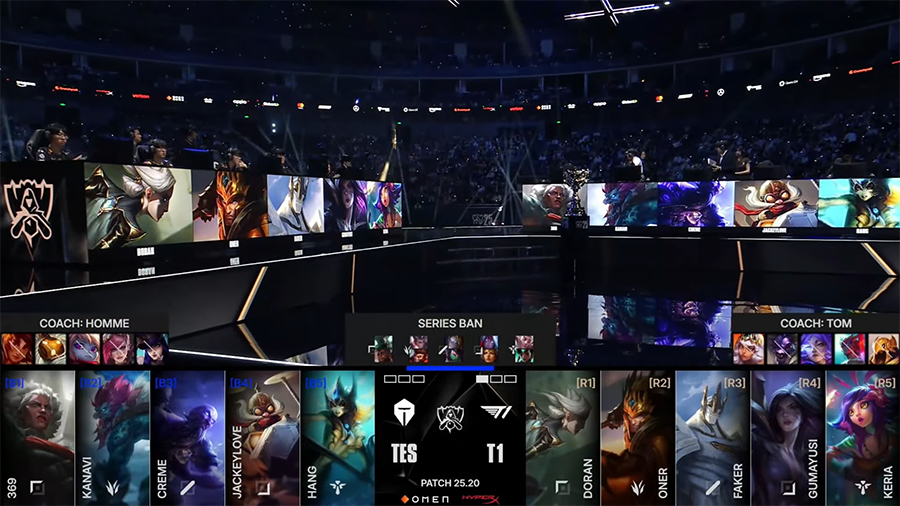
Task: Click JackeyLove's champion pick card
Action: [263, 437]
